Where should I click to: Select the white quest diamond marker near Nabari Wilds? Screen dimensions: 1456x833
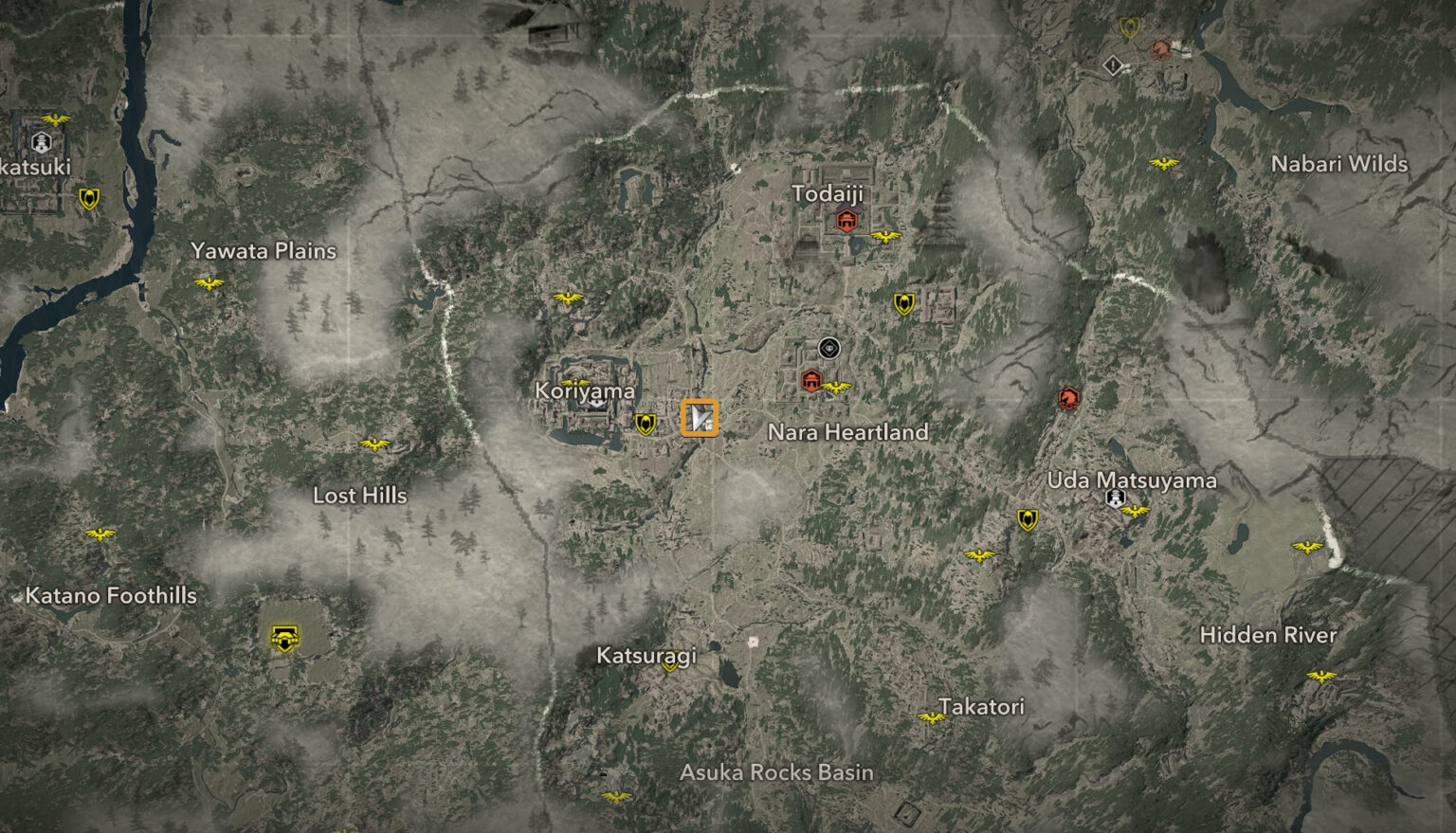click(1112, 64)
